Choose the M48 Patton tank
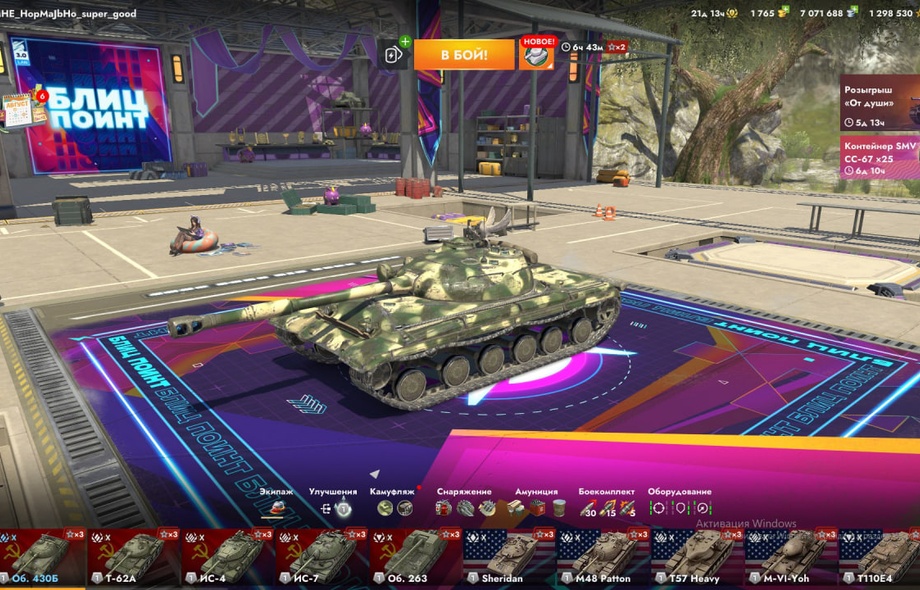The image size is (920, 590). tap(604, 558)
